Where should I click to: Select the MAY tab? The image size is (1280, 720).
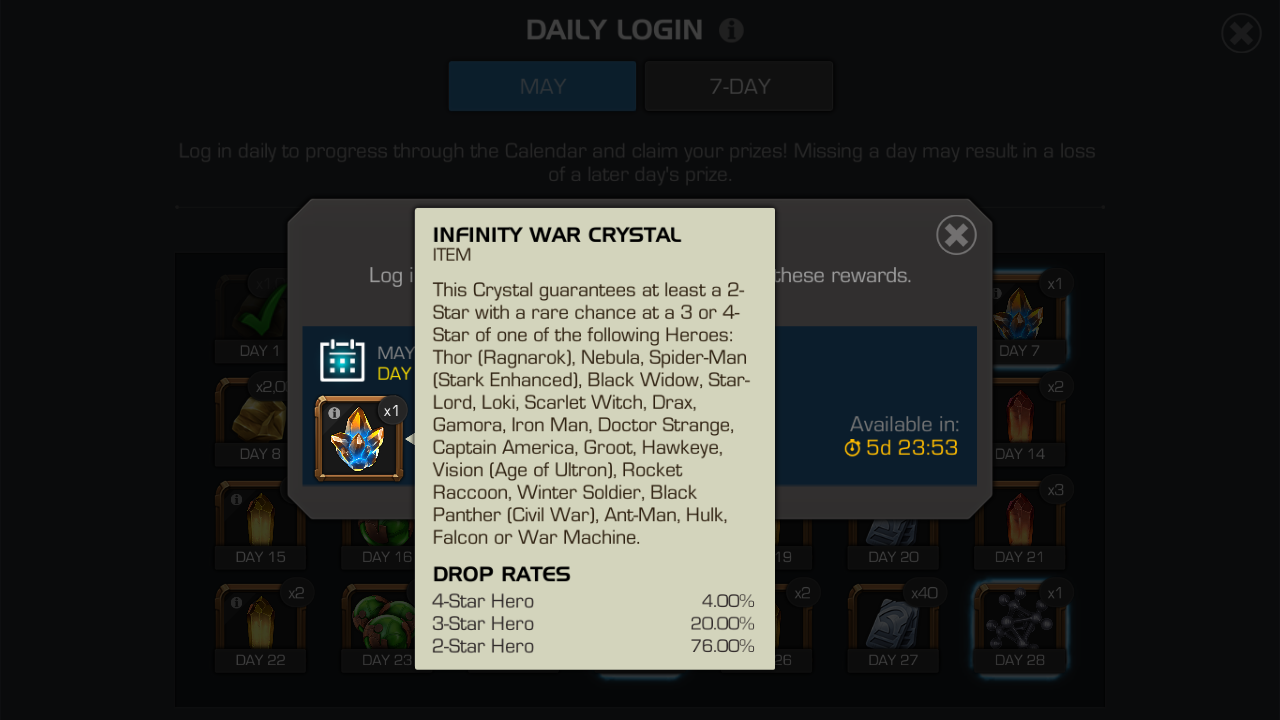click(541, 86)
